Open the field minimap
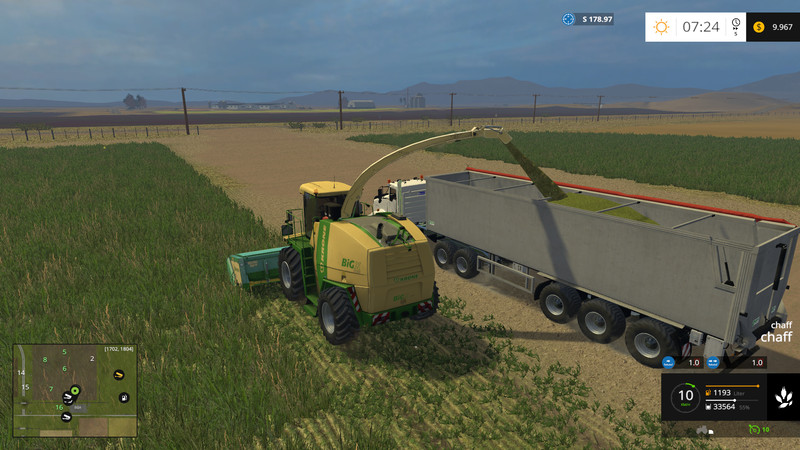 [75, 391]
